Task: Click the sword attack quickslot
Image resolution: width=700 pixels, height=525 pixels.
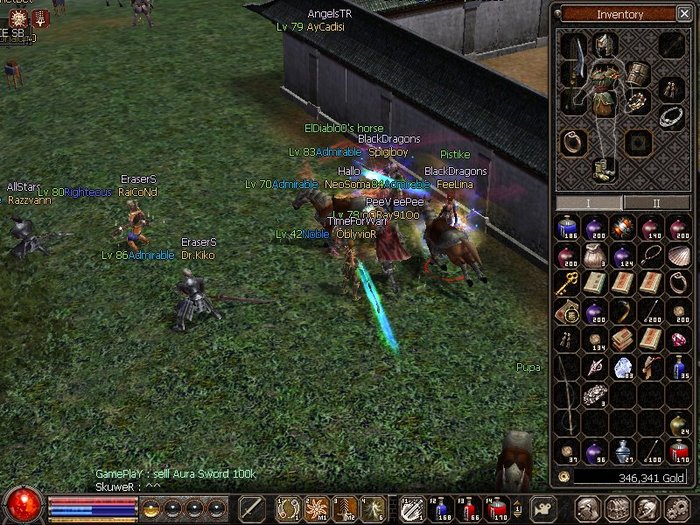Action: tap(253, 508)
